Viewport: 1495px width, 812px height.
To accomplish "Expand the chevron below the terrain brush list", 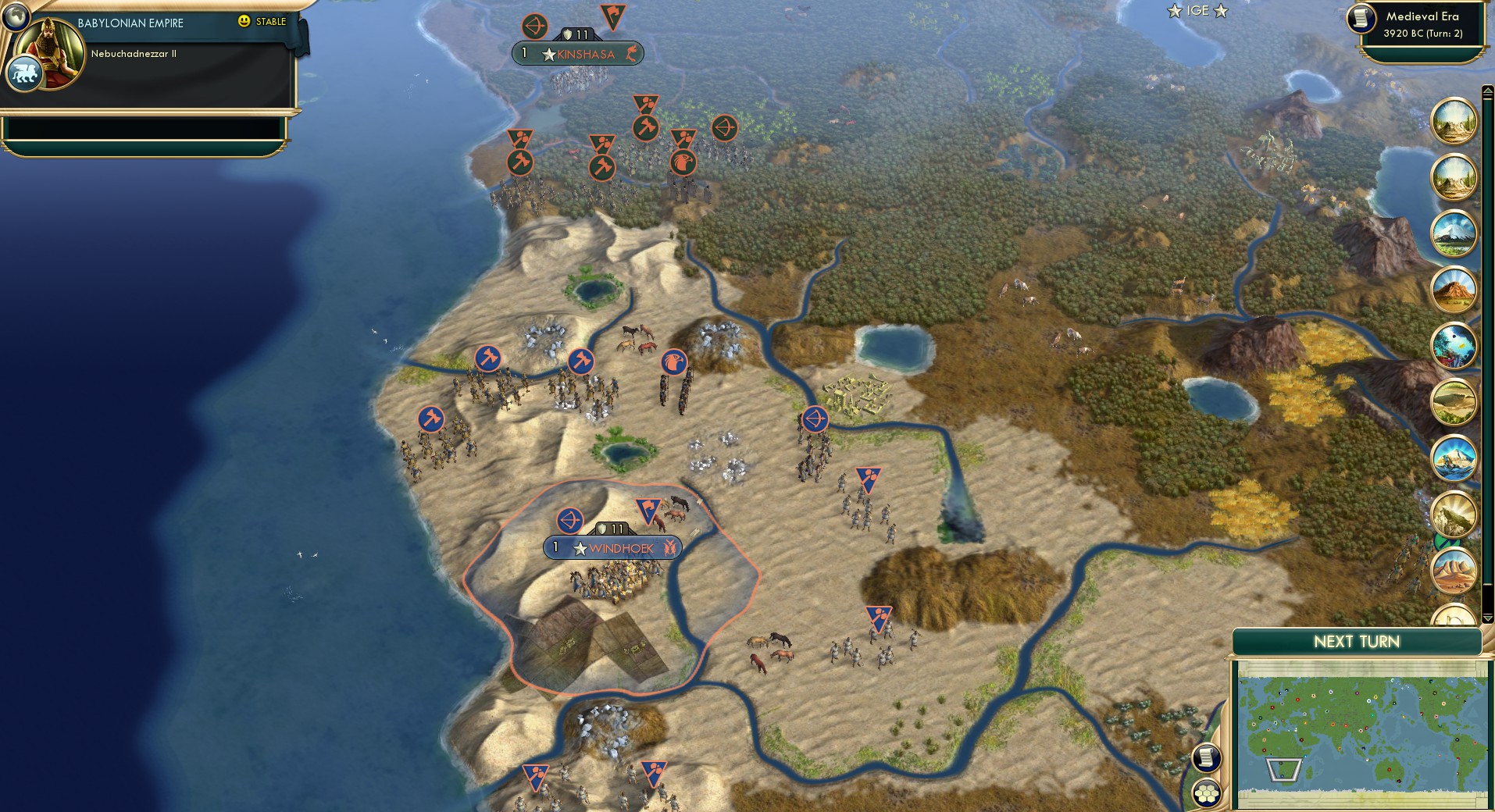I will coord(1487,618).
